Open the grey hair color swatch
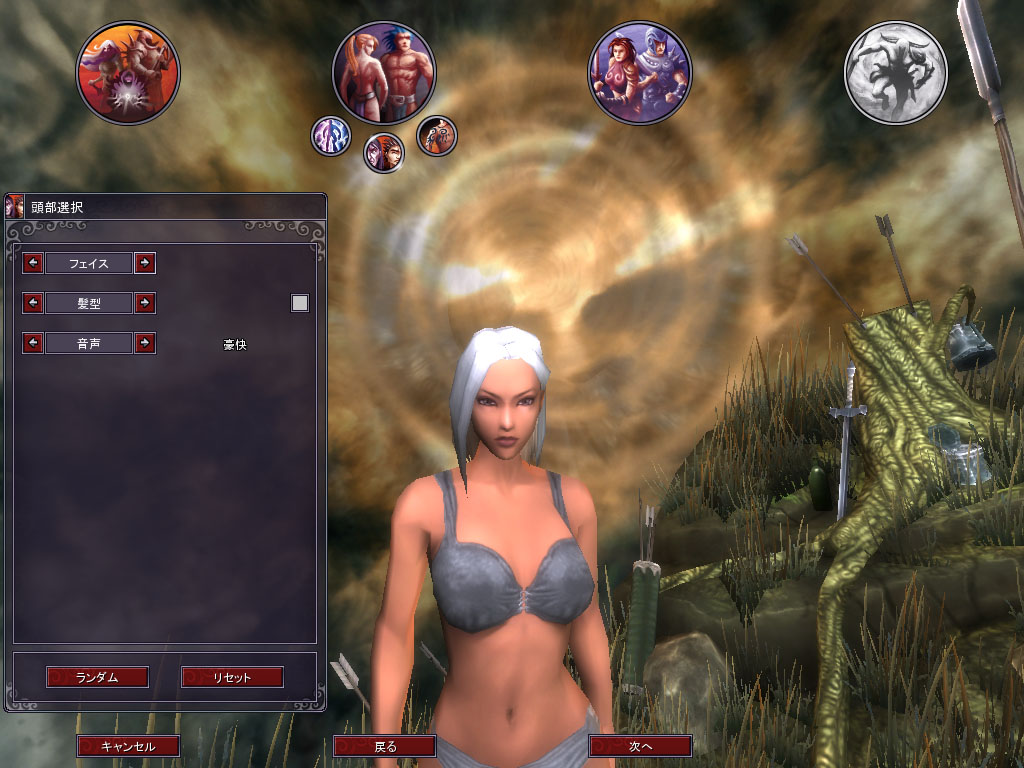The width and height of the screenshot is (1024, 768). coord(300,303)
